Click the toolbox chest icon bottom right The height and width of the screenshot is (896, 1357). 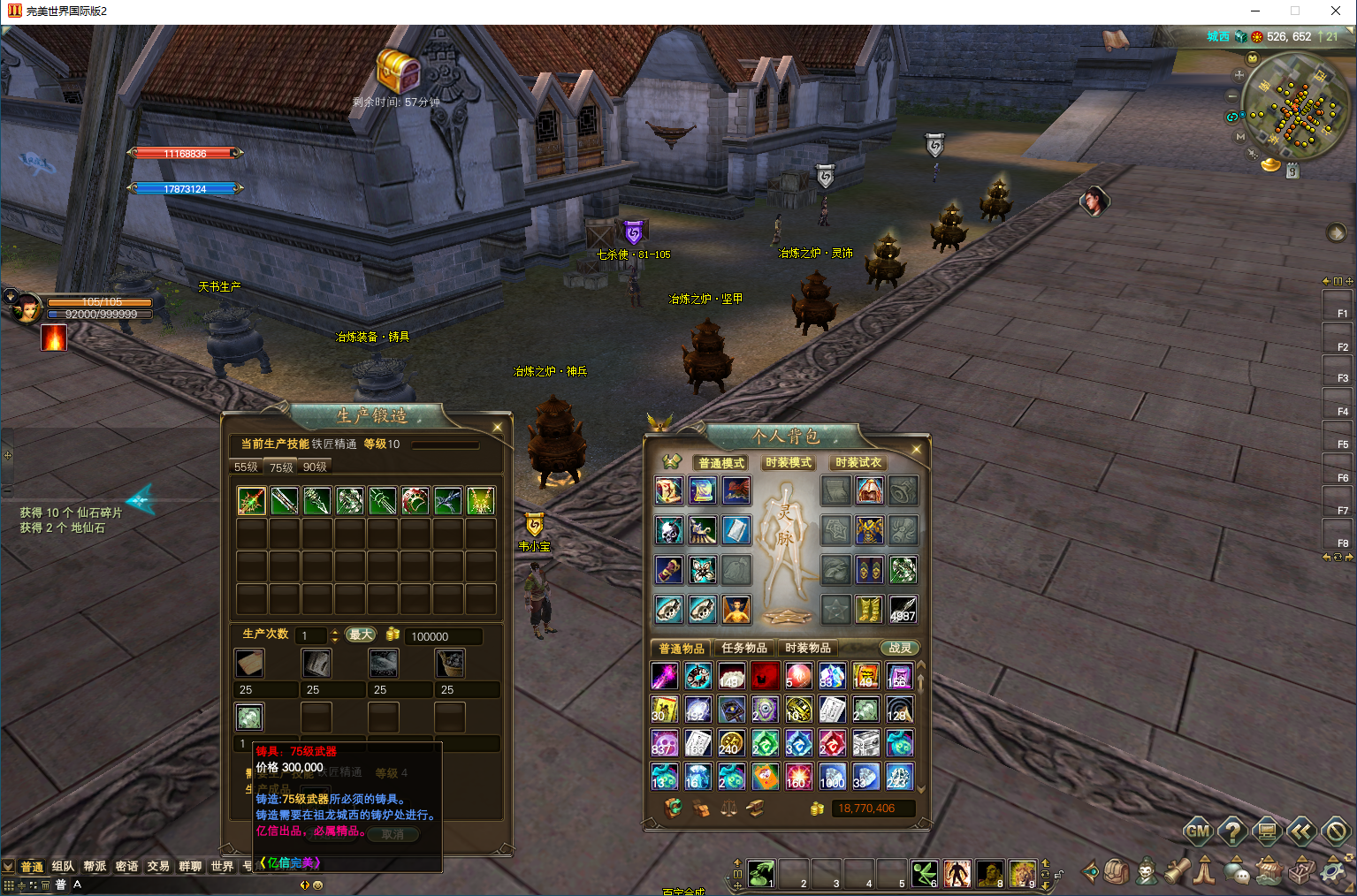[1299, 873]
